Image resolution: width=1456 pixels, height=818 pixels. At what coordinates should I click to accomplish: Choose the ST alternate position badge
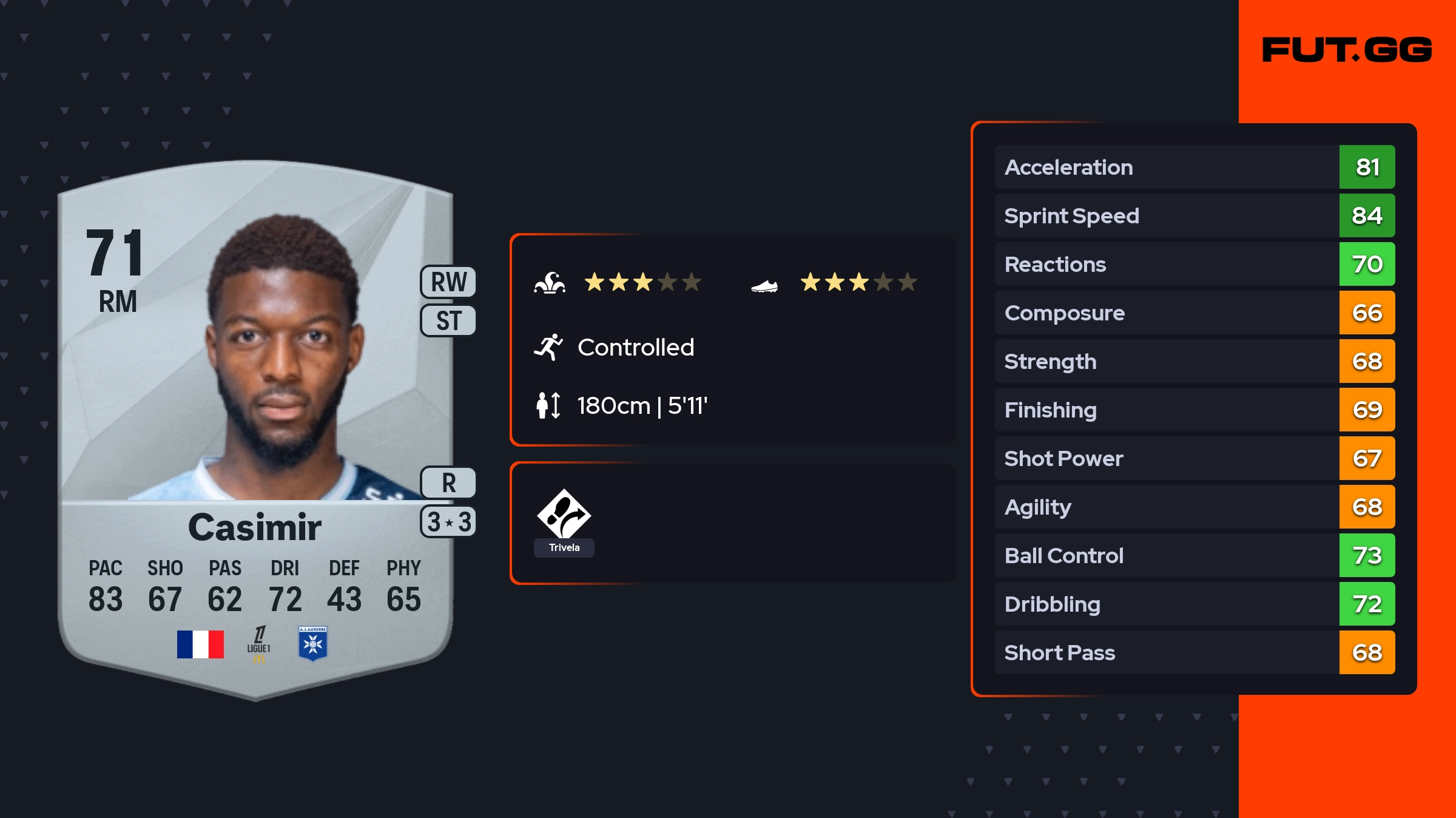448,320
